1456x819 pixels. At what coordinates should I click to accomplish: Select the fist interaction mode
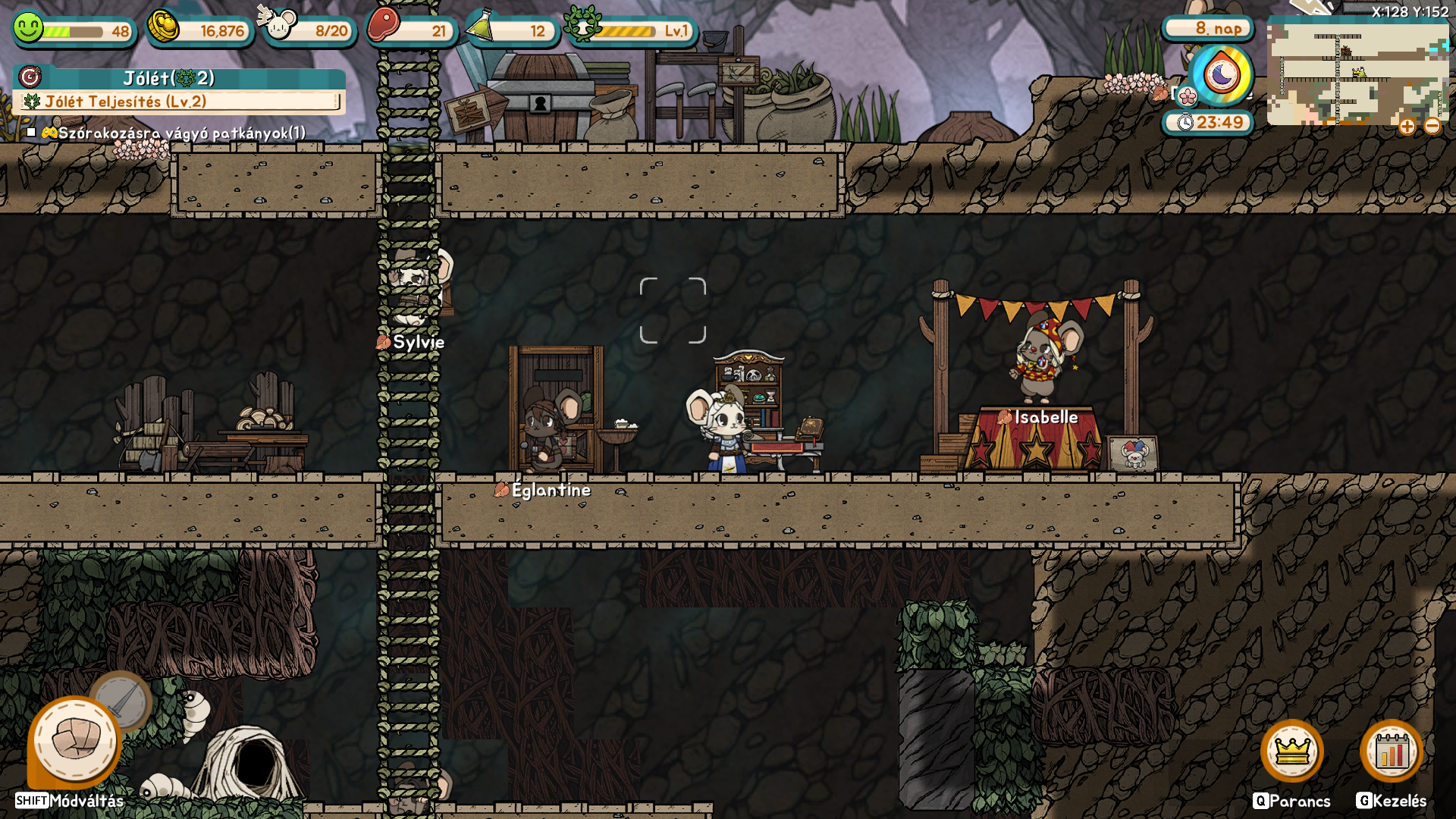[x=75, y=741]
